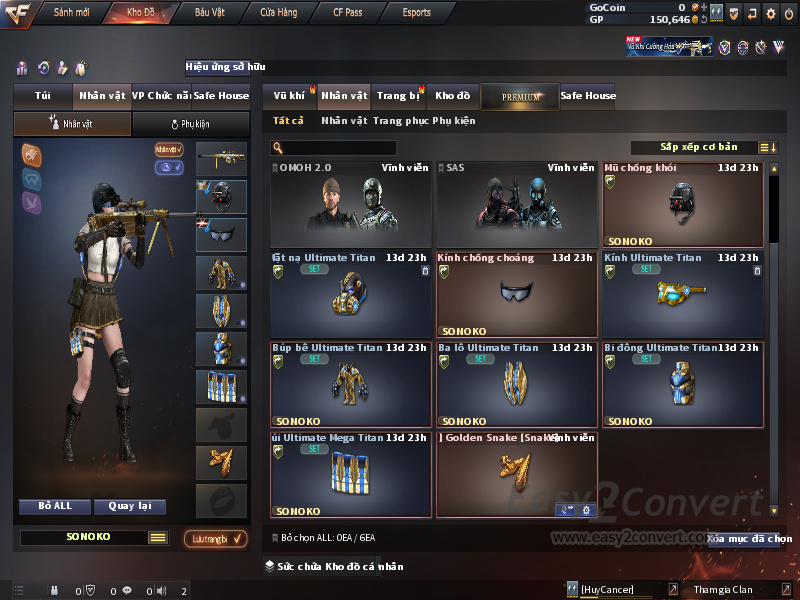Click the Lưu trang bị button
The height and width of the screenshot is (600, 800).
[x=215, y=539]
